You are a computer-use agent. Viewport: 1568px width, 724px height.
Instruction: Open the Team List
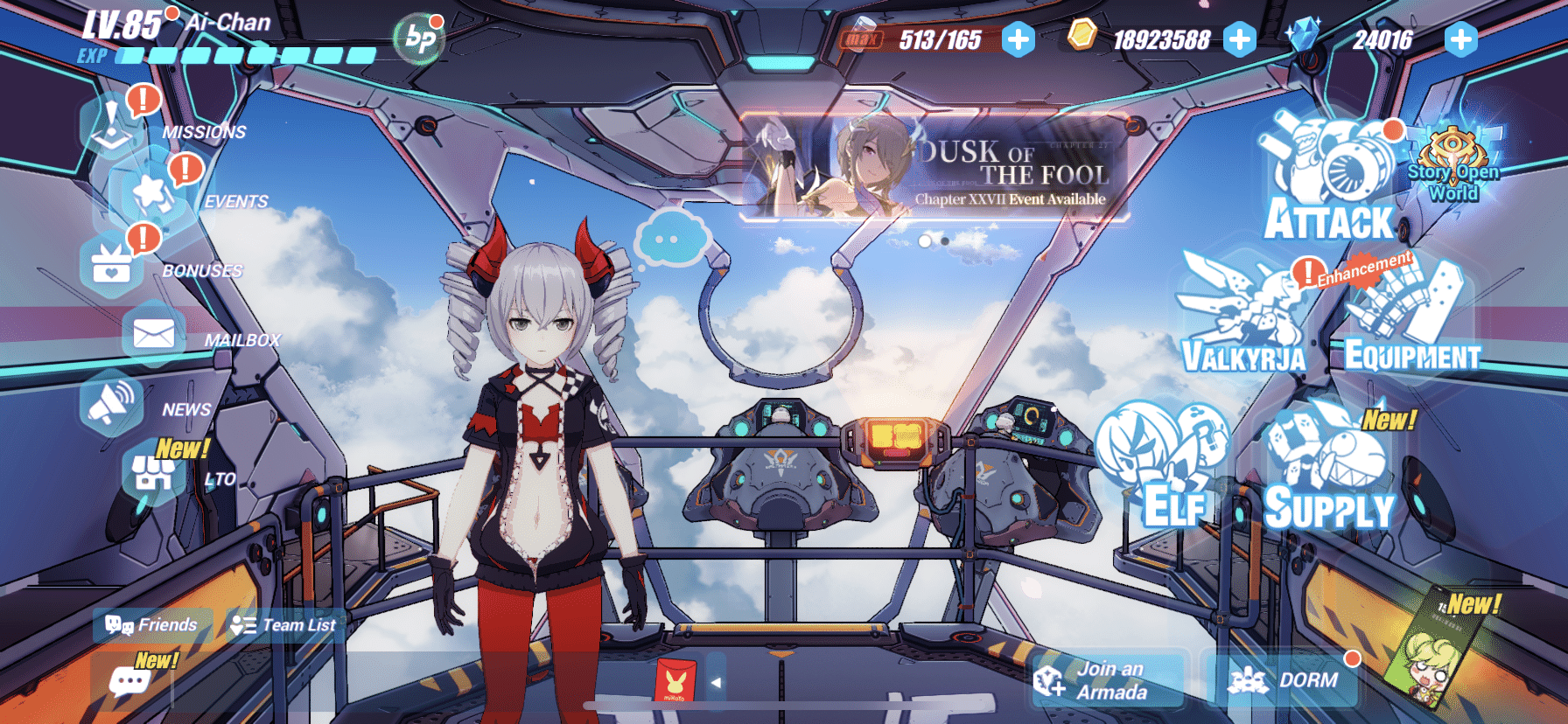[x=283, y=625]
